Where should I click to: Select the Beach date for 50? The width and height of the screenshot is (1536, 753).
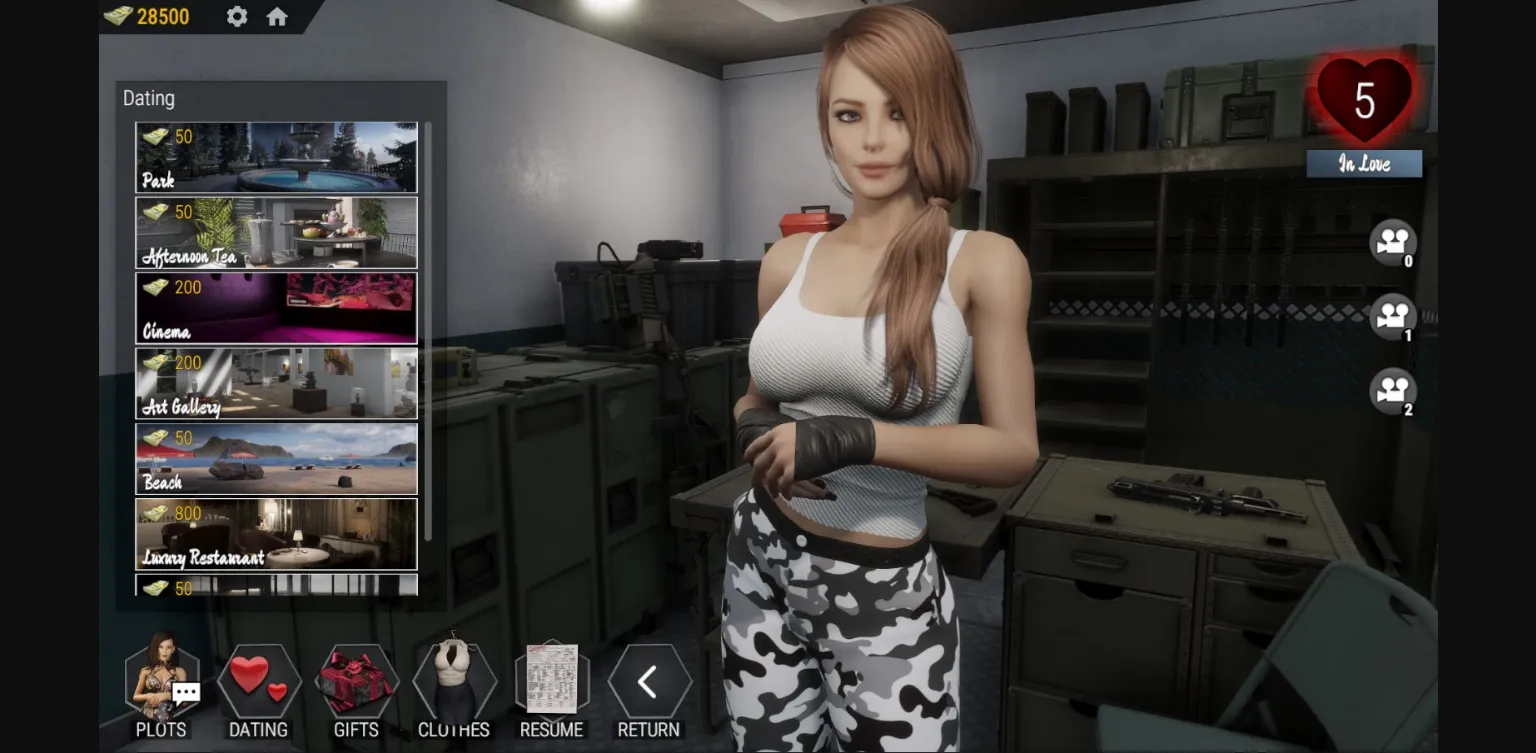click(276, 458)
